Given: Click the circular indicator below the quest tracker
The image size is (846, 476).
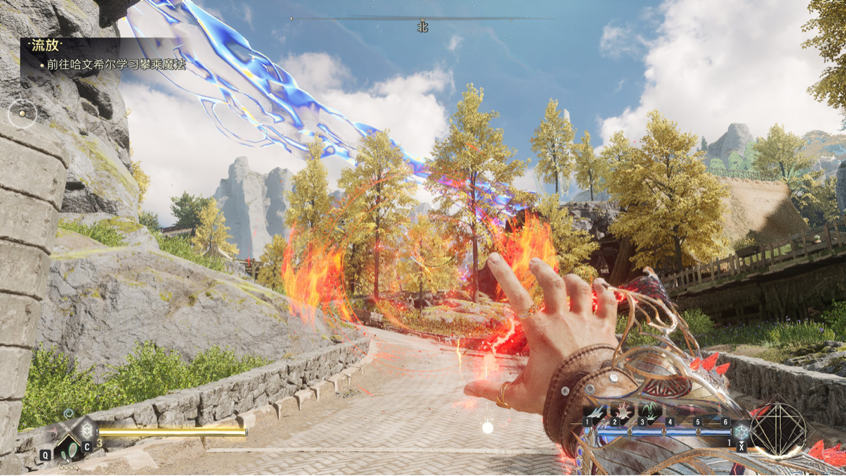Looking at the screenshot, I should (21, 114).
